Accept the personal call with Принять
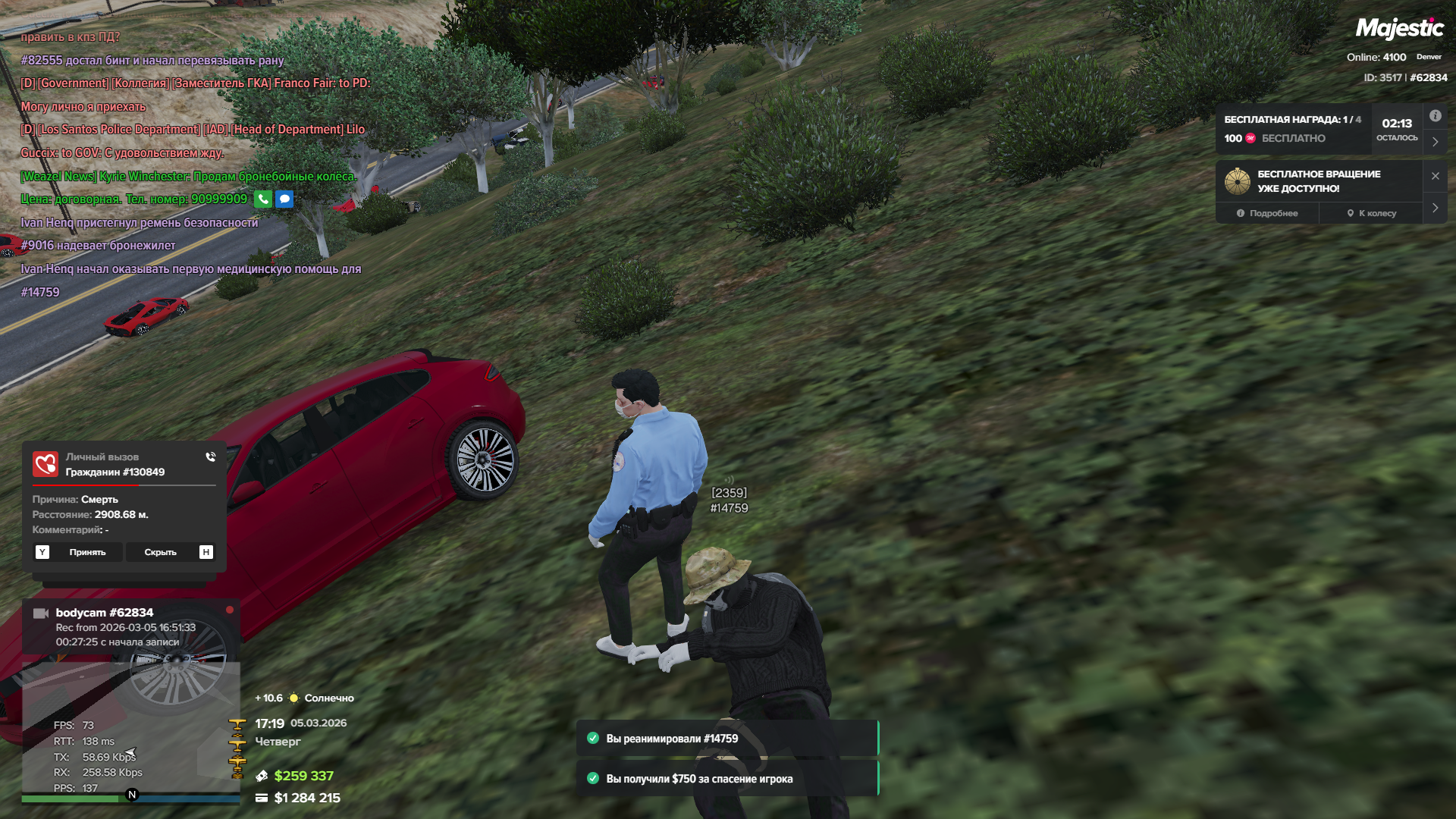Viewport: 1456px width, 819px height. [87, 552]
